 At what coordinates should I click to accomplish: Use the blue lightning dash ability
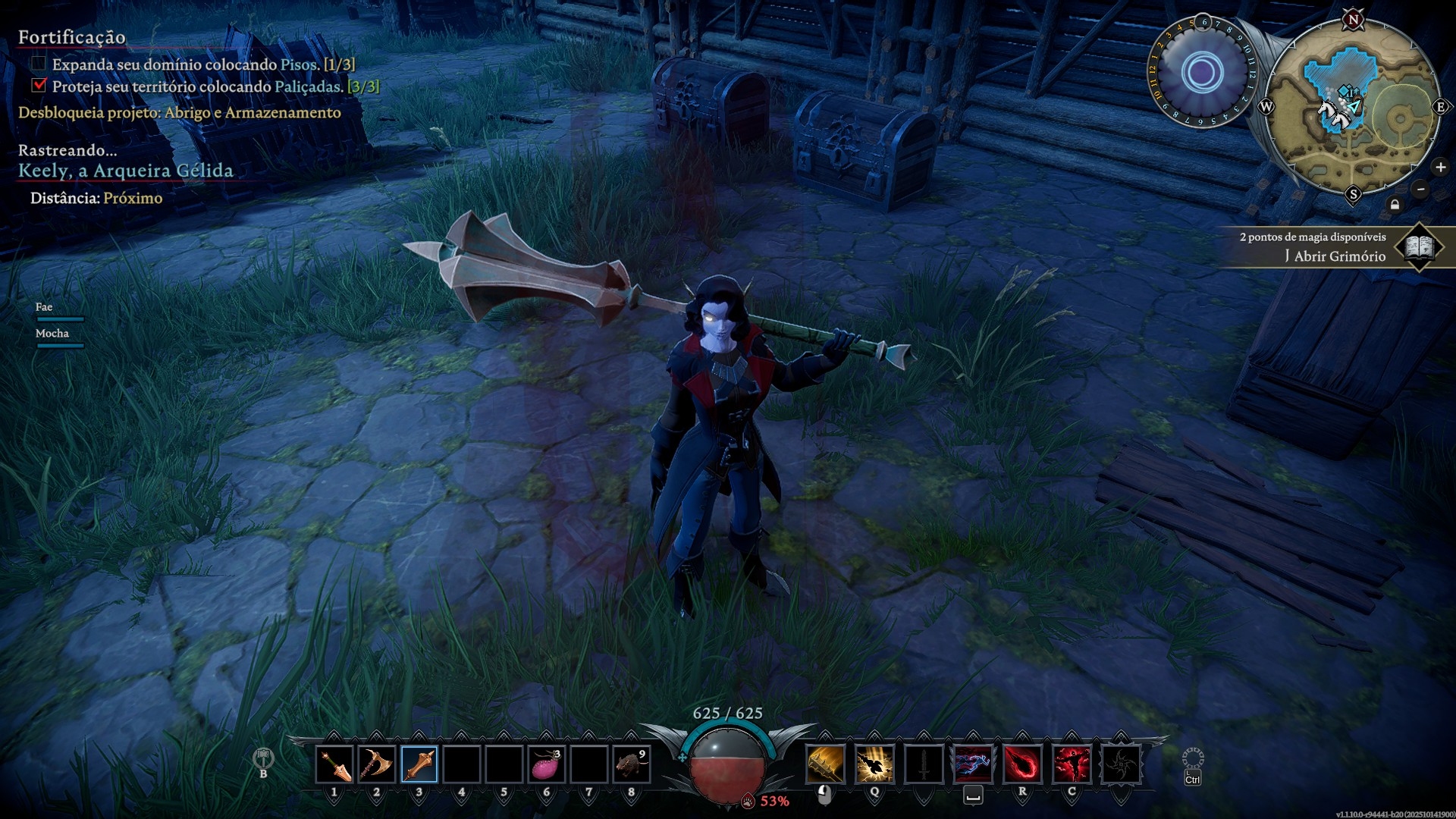click(973, 764)
